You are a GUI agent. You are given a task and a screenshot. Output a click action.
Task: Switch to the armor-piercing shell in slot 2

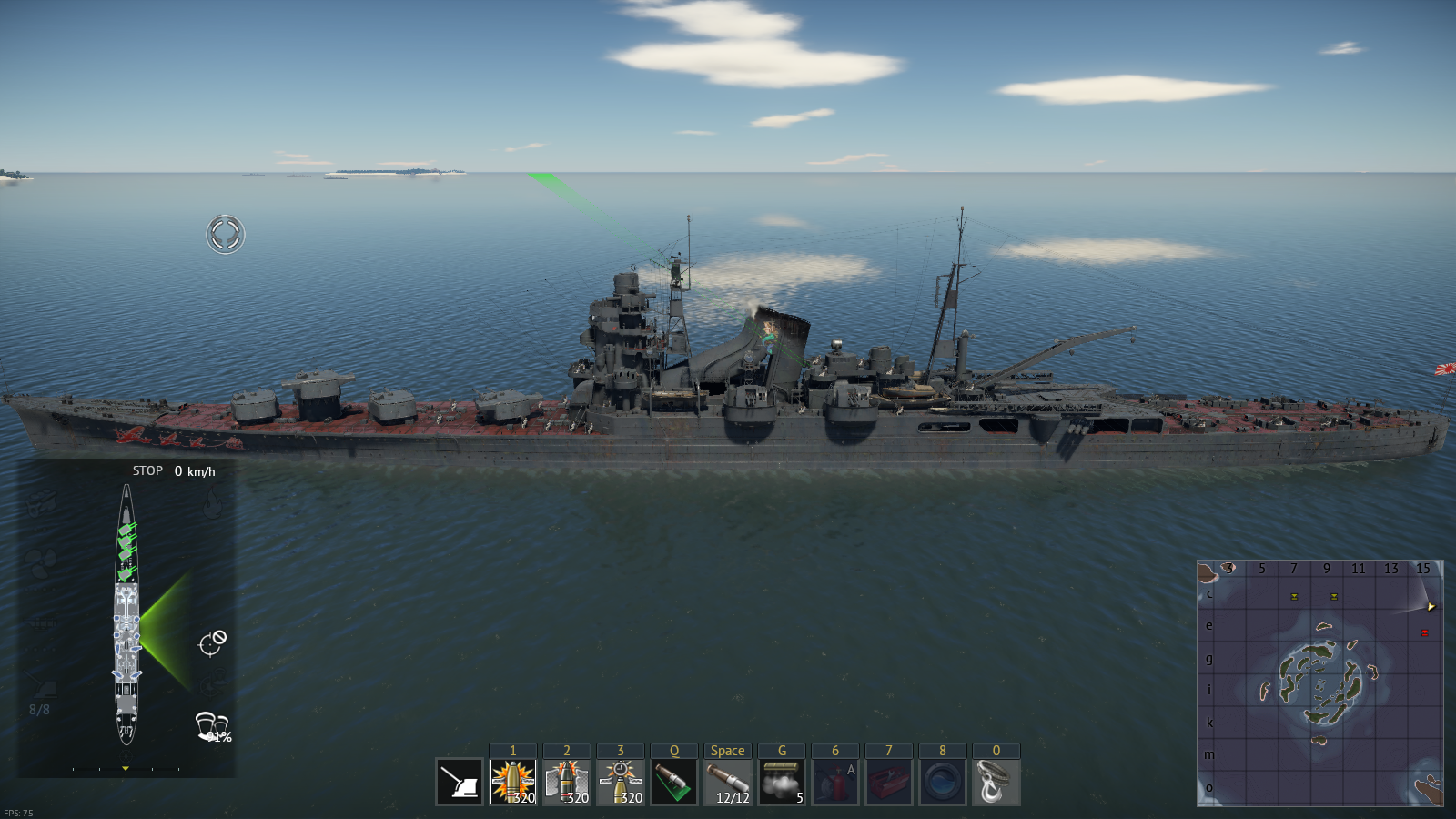click(567, 782)
